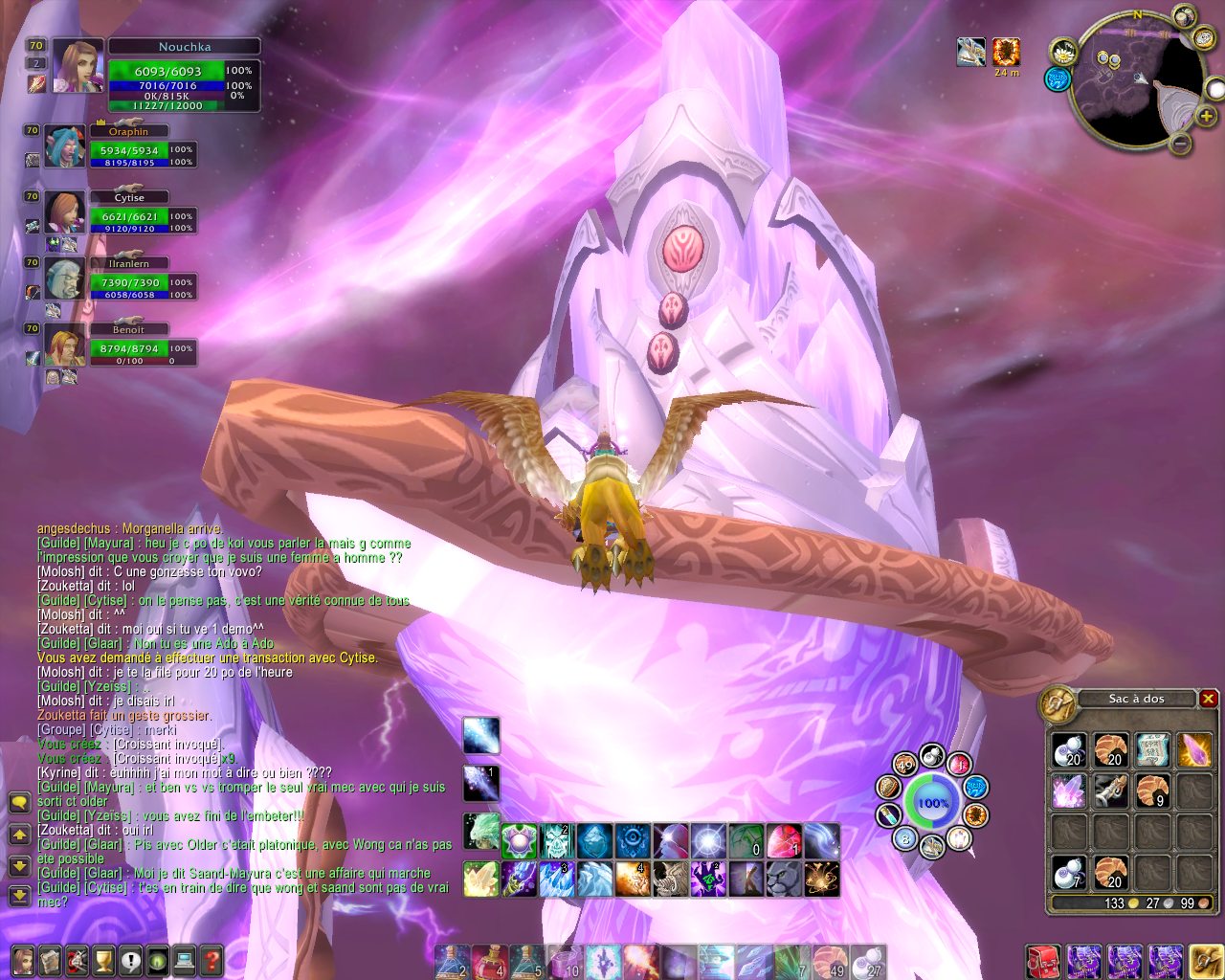Screen dimensions: 1225x980
Task: Select the scroll item in the backpack
Action: tap(1154, 750)
